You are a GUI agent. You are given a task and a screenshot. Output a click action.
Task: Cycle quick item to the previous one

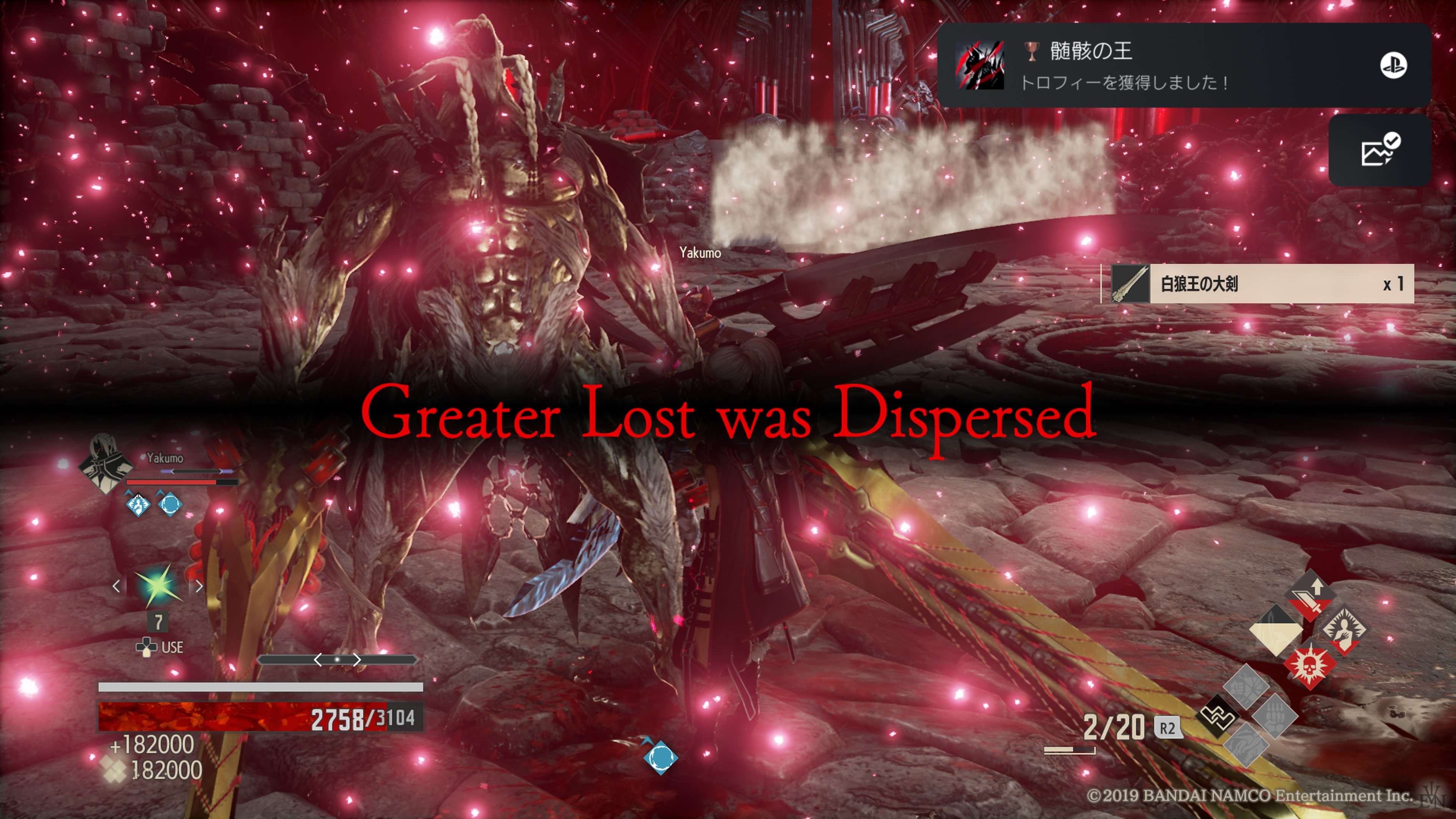116,586
